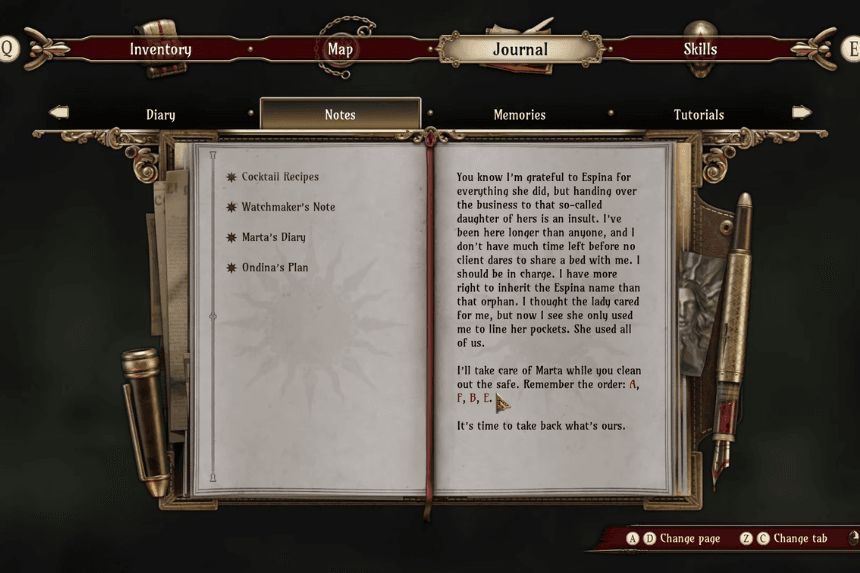Open the Memories tab

[519, 114]
